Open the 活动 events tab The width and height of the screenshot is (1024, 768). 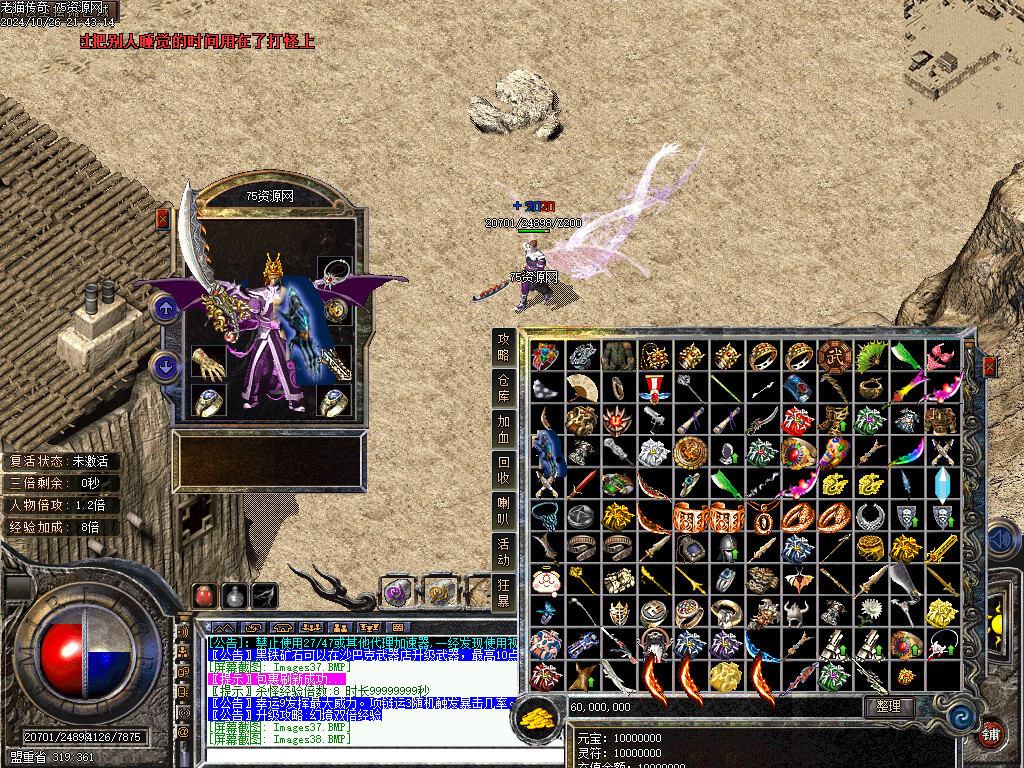[505, 552]
